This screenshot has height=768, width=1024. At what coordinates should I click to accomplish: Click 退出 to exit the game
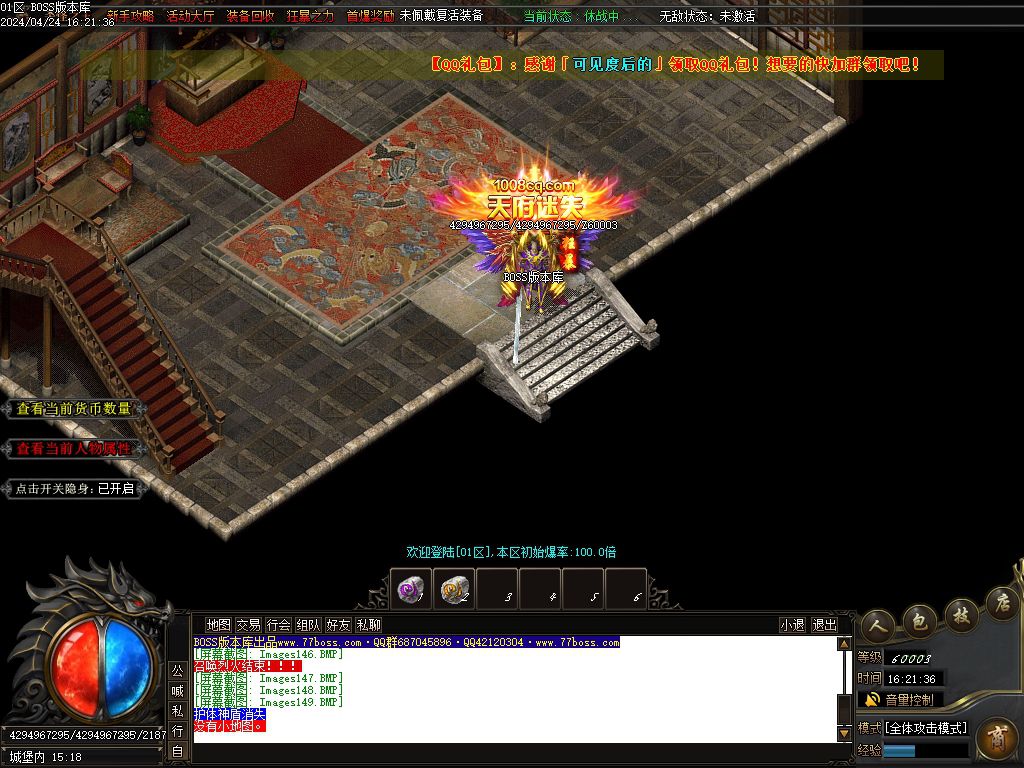click(825, 625)
